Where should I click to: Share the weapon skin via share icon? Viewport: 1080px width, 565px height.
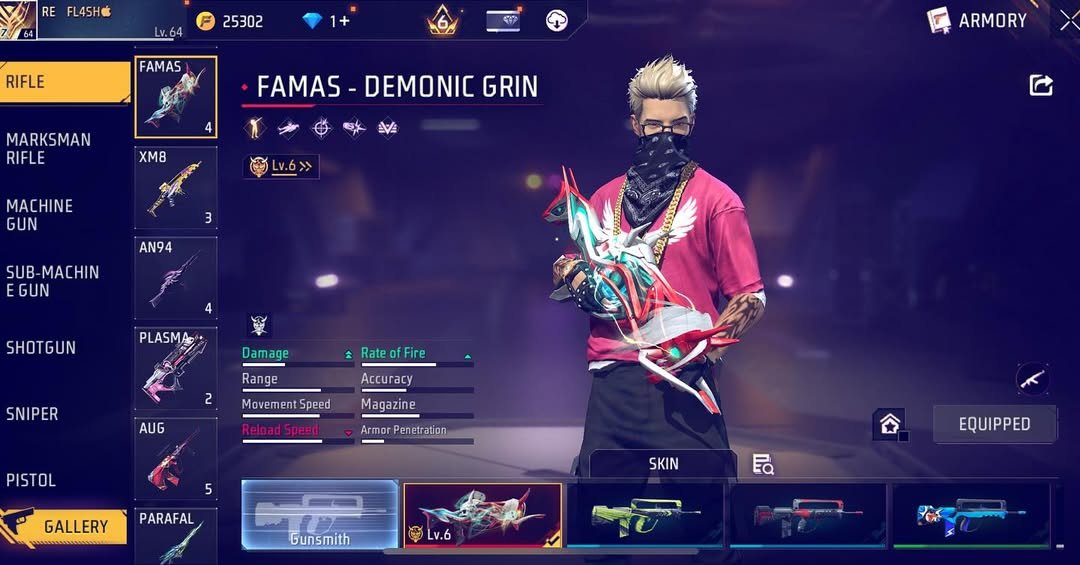(1041, 86)
